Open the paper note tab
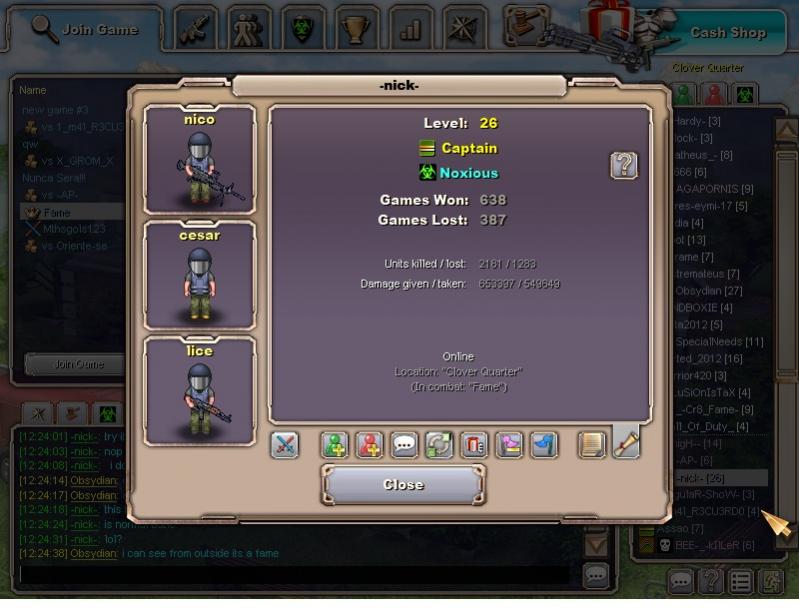Viewport: 799px width, 613px height. coord(593,444)
